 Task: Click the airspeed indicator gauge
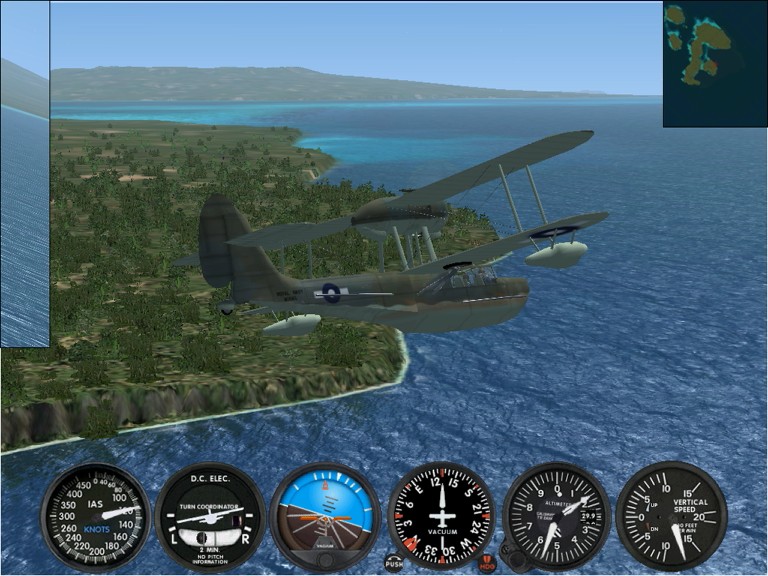click(95, 517)
